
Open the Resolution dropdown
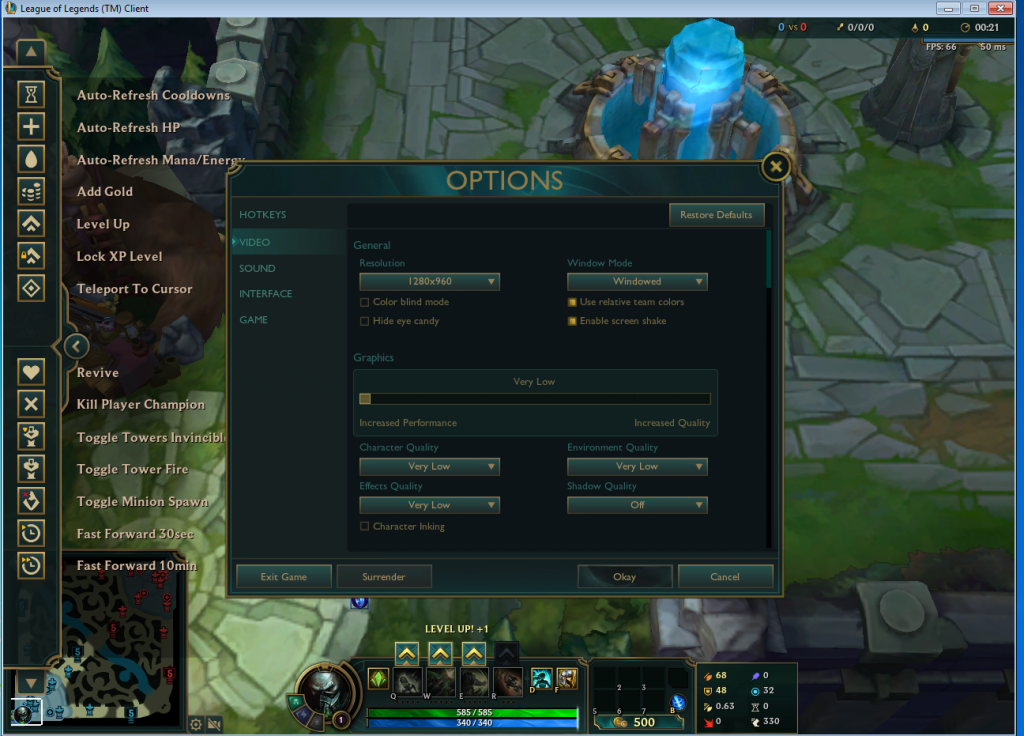(x=429, y=282)
